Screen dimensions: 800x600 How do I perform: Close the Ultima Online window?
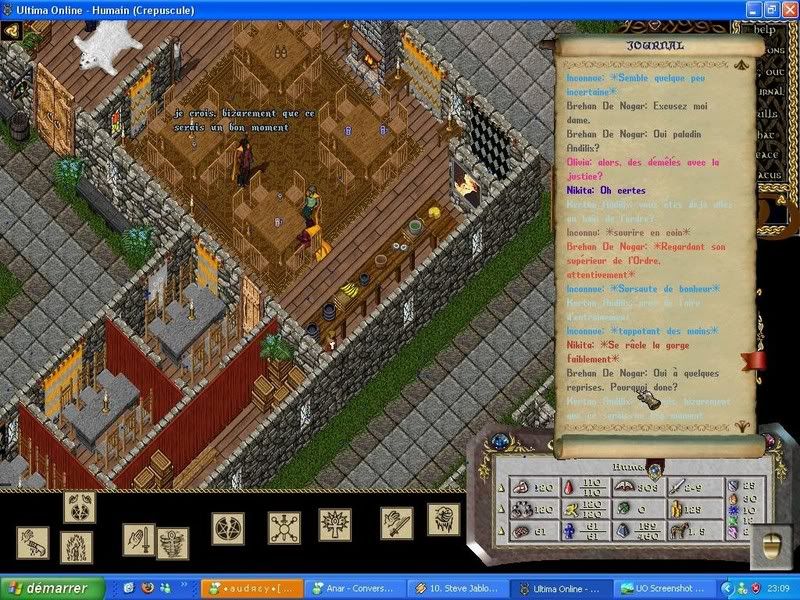787,10
